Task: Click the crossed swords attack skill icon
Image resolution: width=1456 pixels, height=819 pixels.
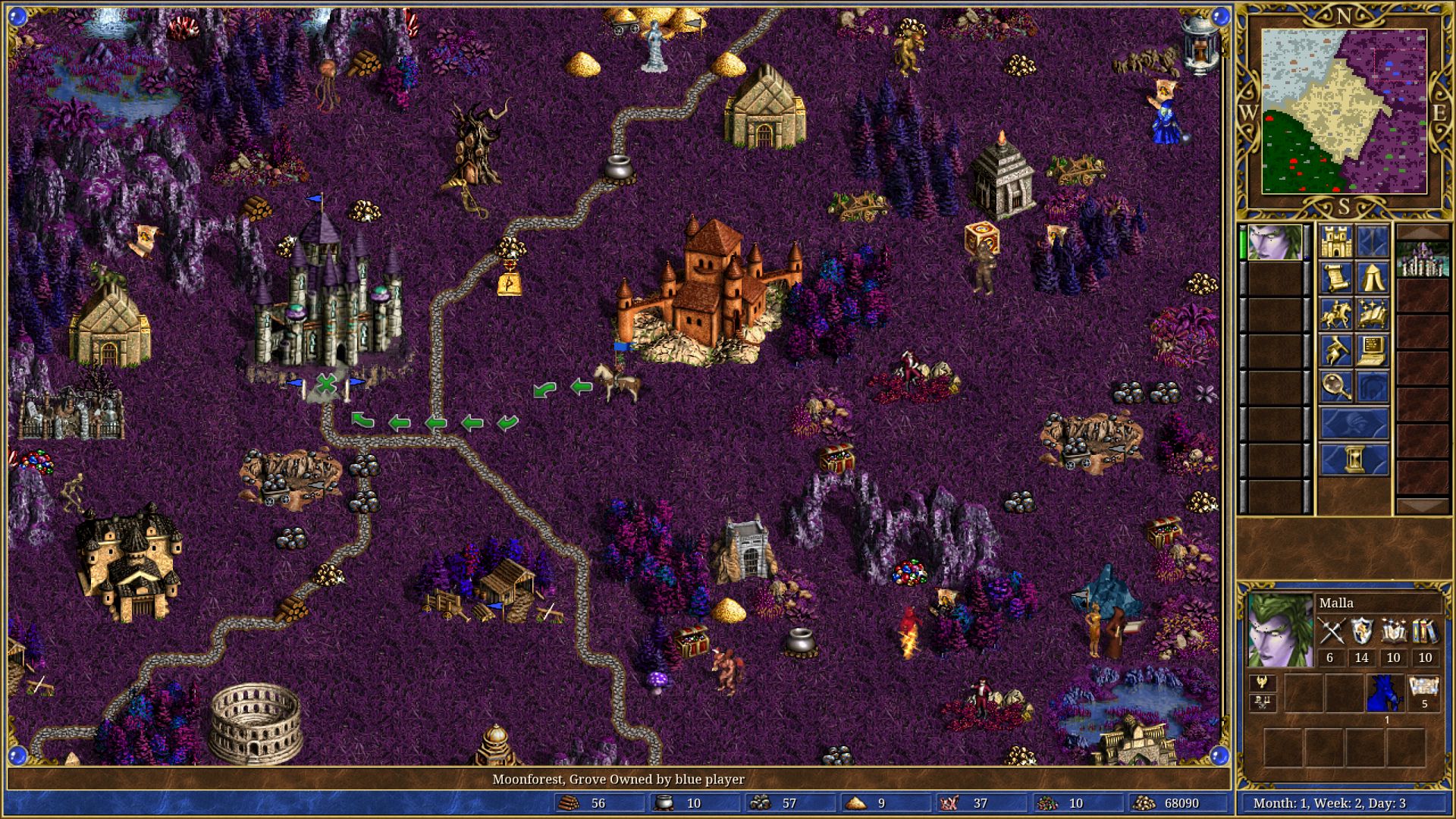Action: pyautogui.click(x=1330, y=632)
